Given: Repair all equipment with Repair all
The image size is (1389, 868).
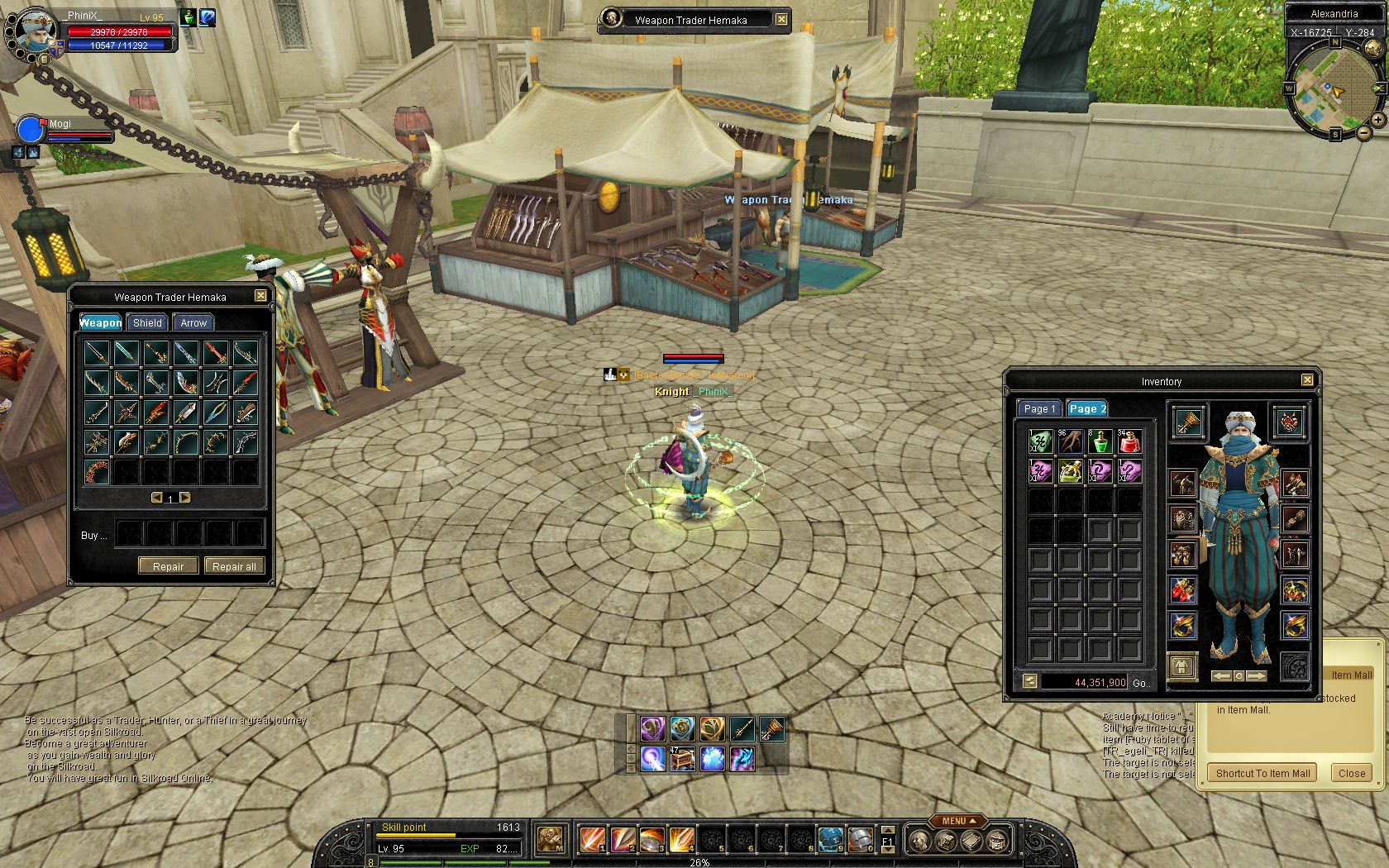Looking at the screenshot, I should click(234, 566).
